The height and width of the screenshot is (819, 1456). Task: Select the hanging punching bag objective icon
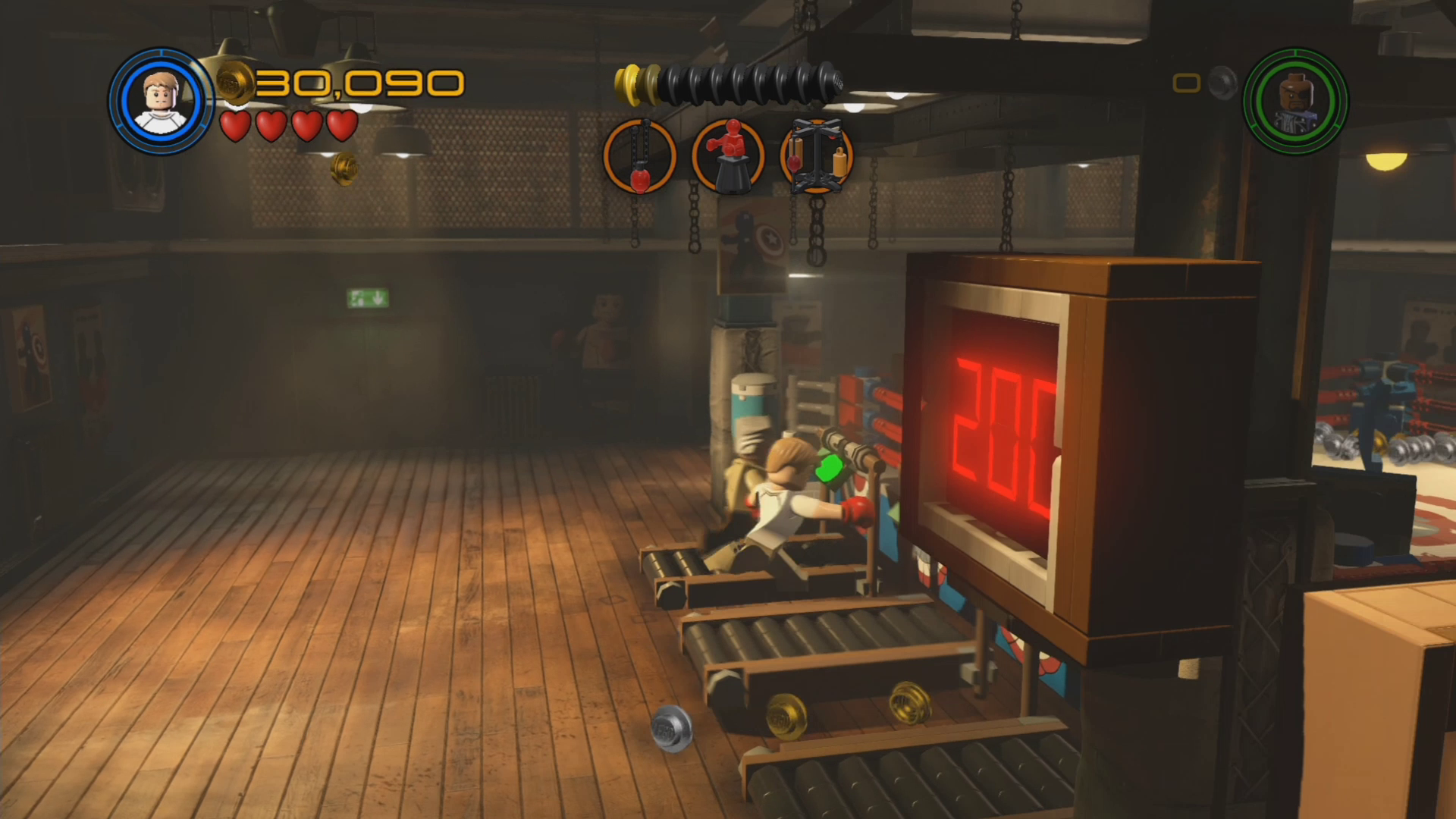coord(639,156)
